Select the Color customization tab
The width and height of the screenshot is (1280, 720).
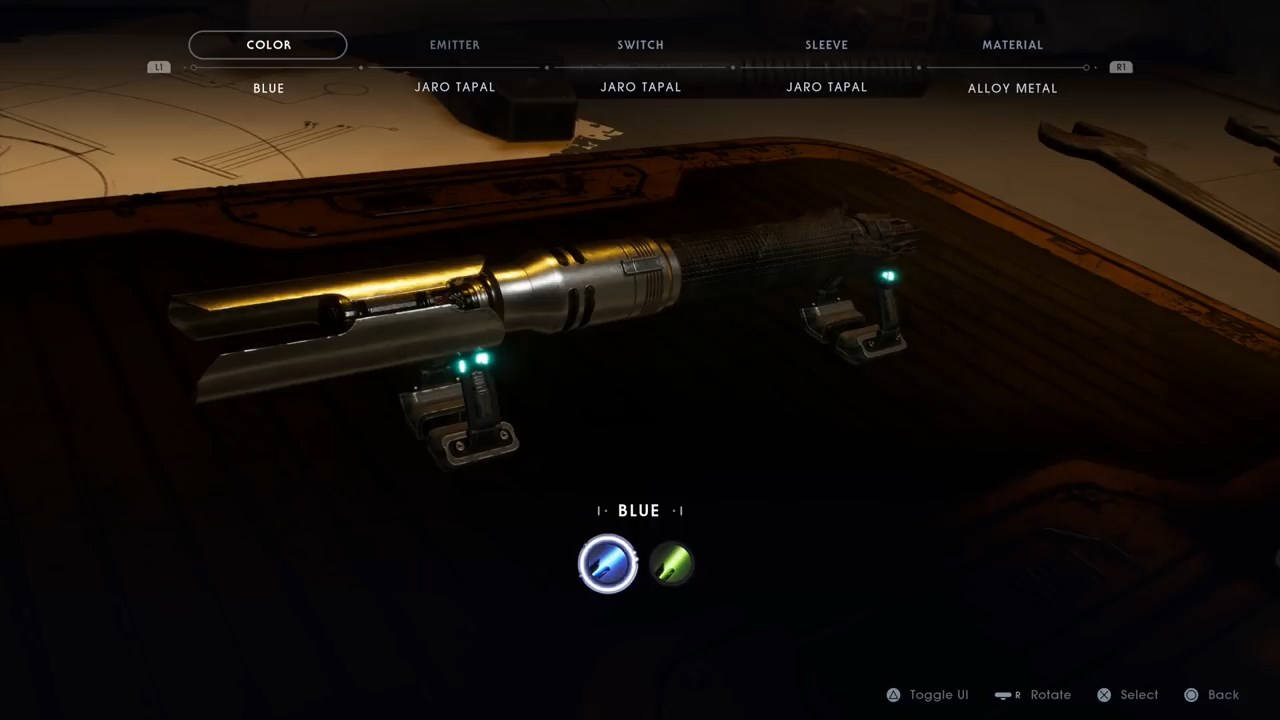point(268,45)
